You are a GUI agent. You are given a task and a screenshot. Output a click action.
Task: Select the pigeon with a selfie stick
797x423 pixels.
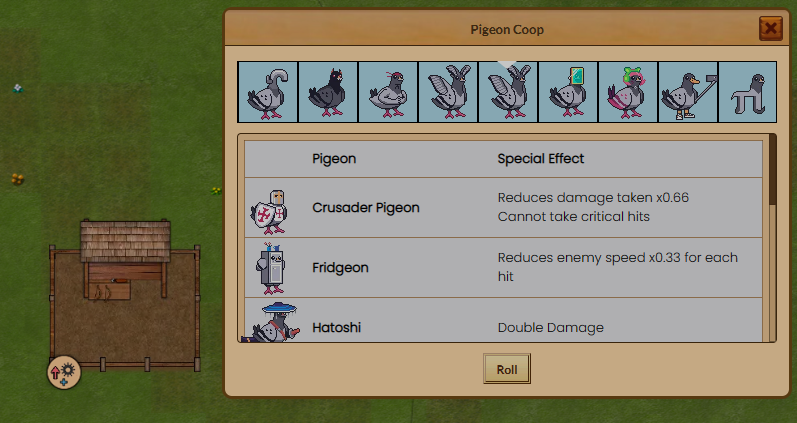coord(687,92)
